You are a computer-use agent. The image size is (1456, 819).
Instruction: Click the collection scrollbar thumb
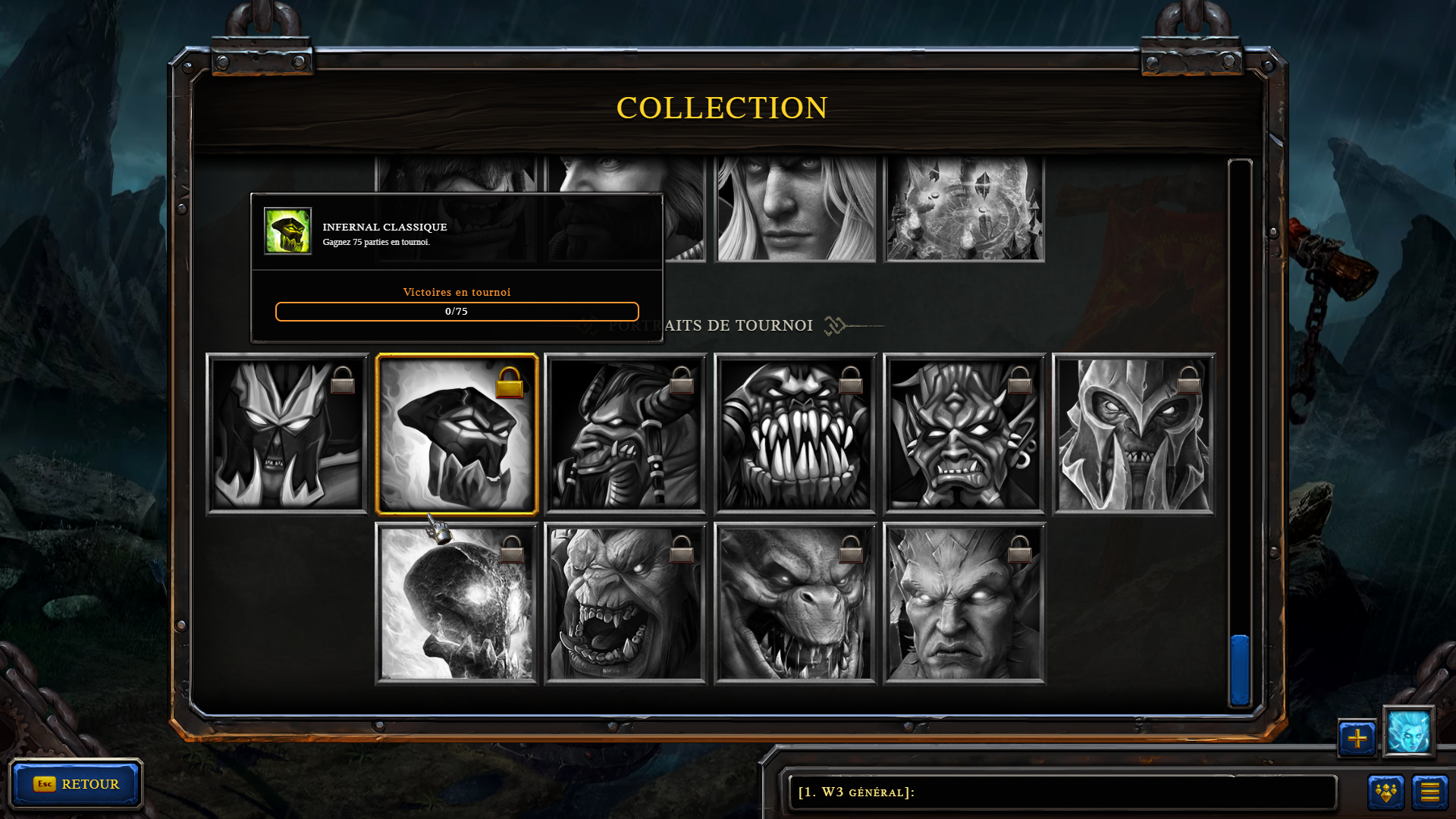(1240, 670)
